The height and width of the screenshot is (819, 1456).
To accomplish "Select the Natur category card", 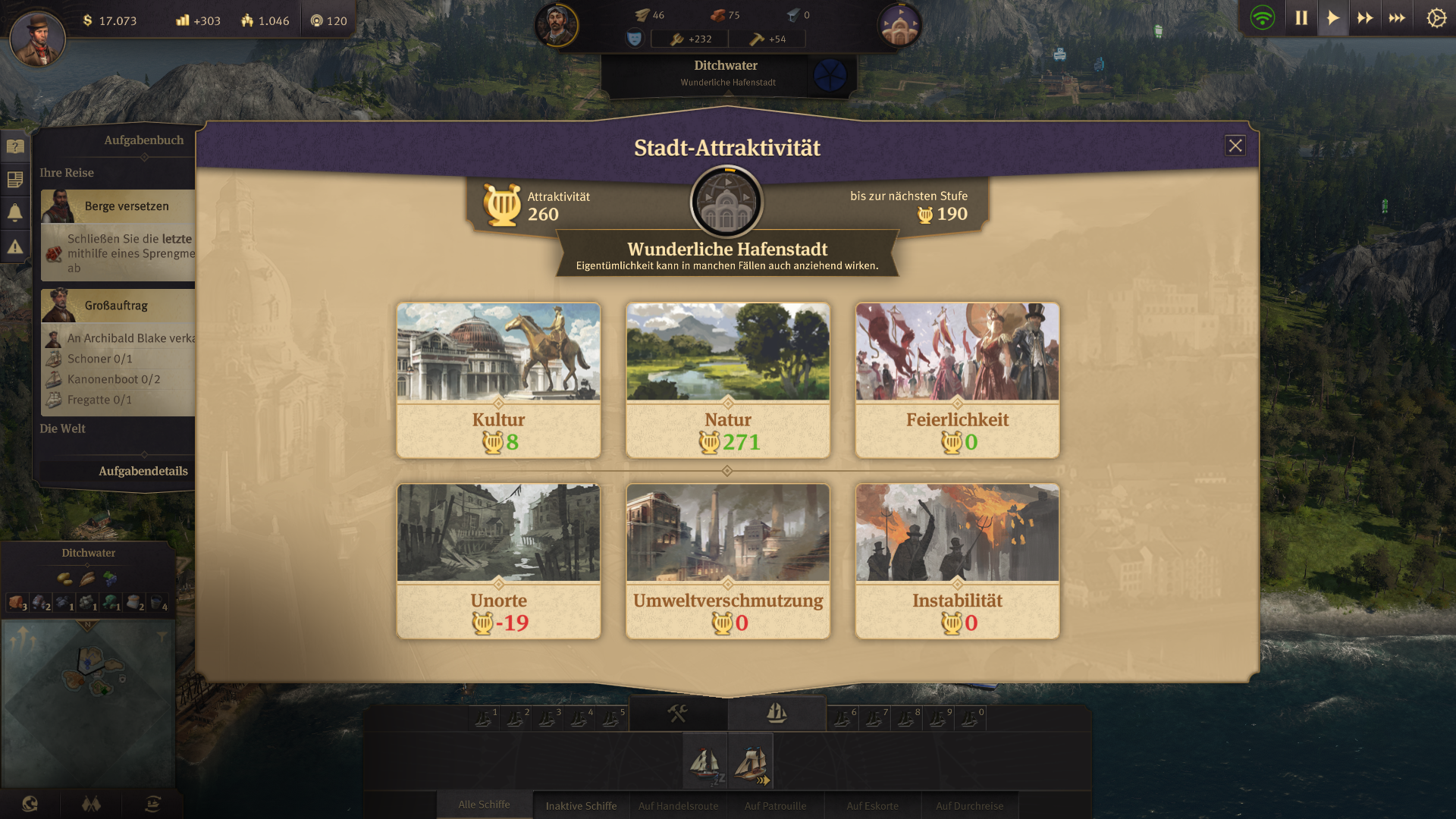I will (x=727, y=380).
